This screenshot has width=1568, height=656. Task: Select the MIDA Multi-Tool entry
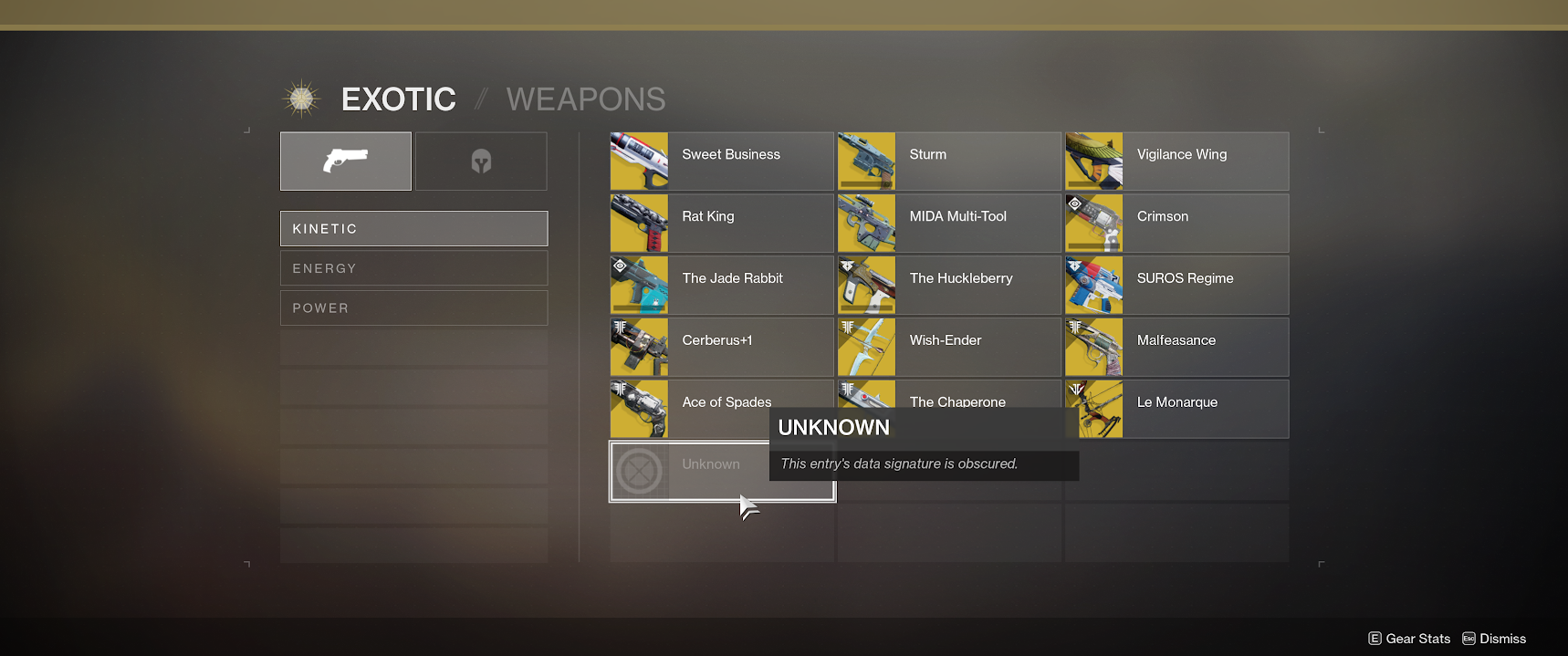tap(948, 224)
